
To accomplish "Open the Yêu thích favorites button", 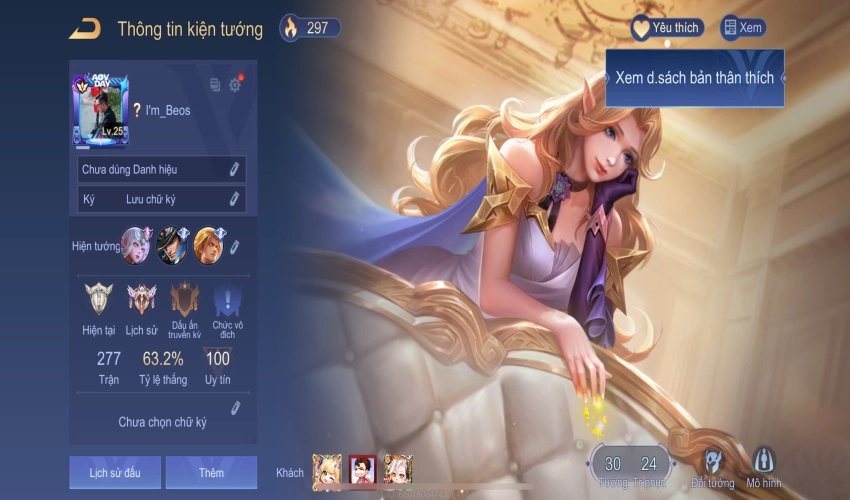I will click(666, 28).
